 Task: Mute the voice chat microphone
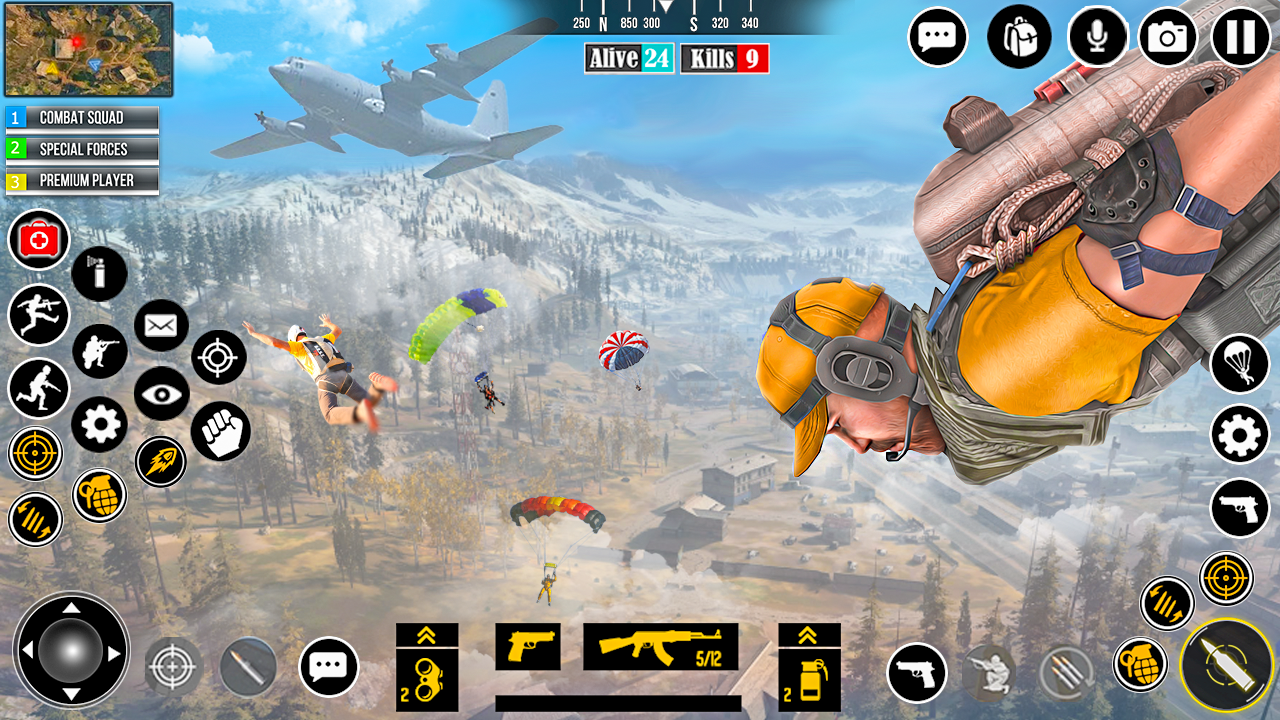point(1097,37)
